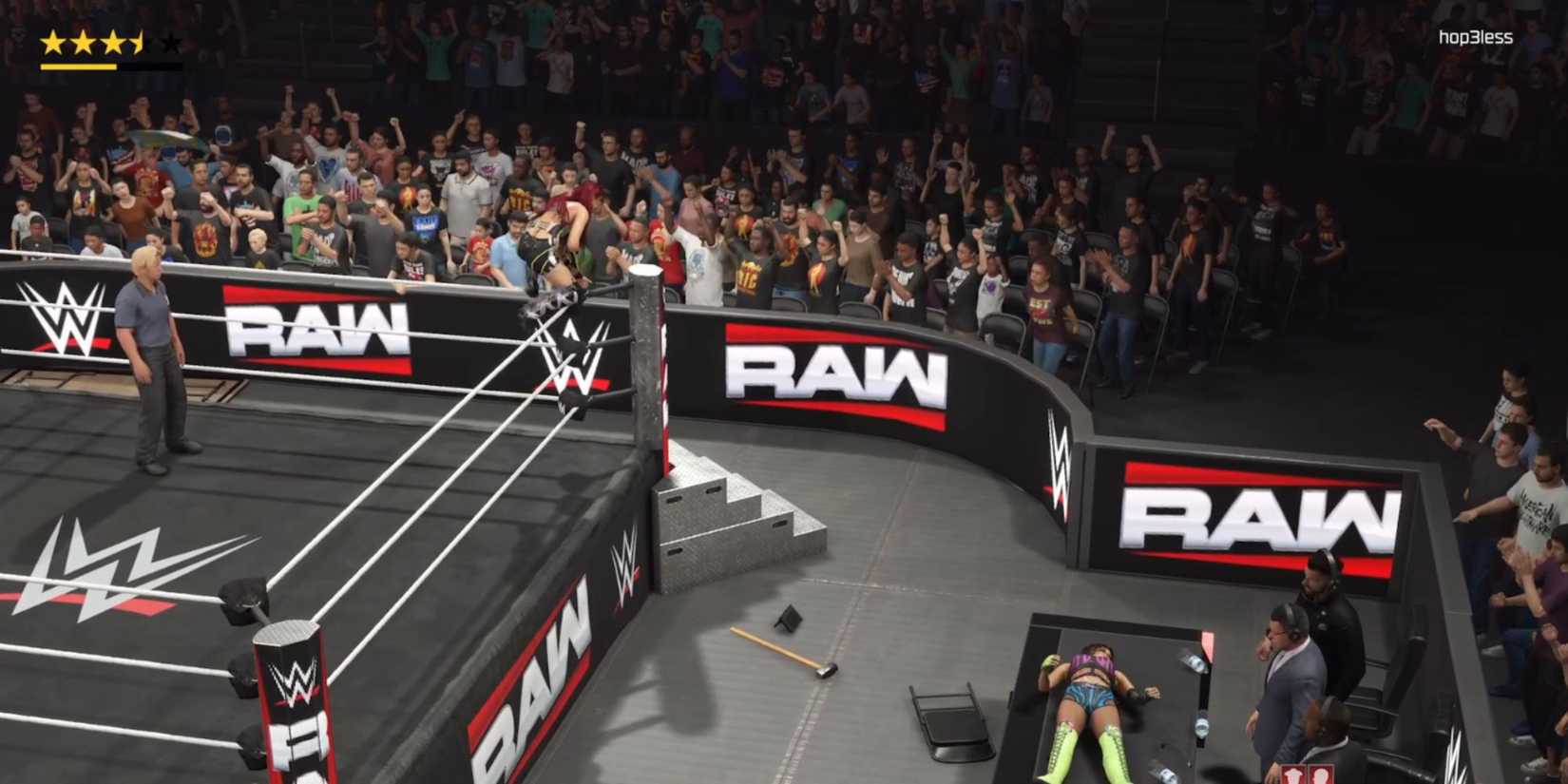
Task: Select the hop3less player name
Action: tap(1477, 36)
